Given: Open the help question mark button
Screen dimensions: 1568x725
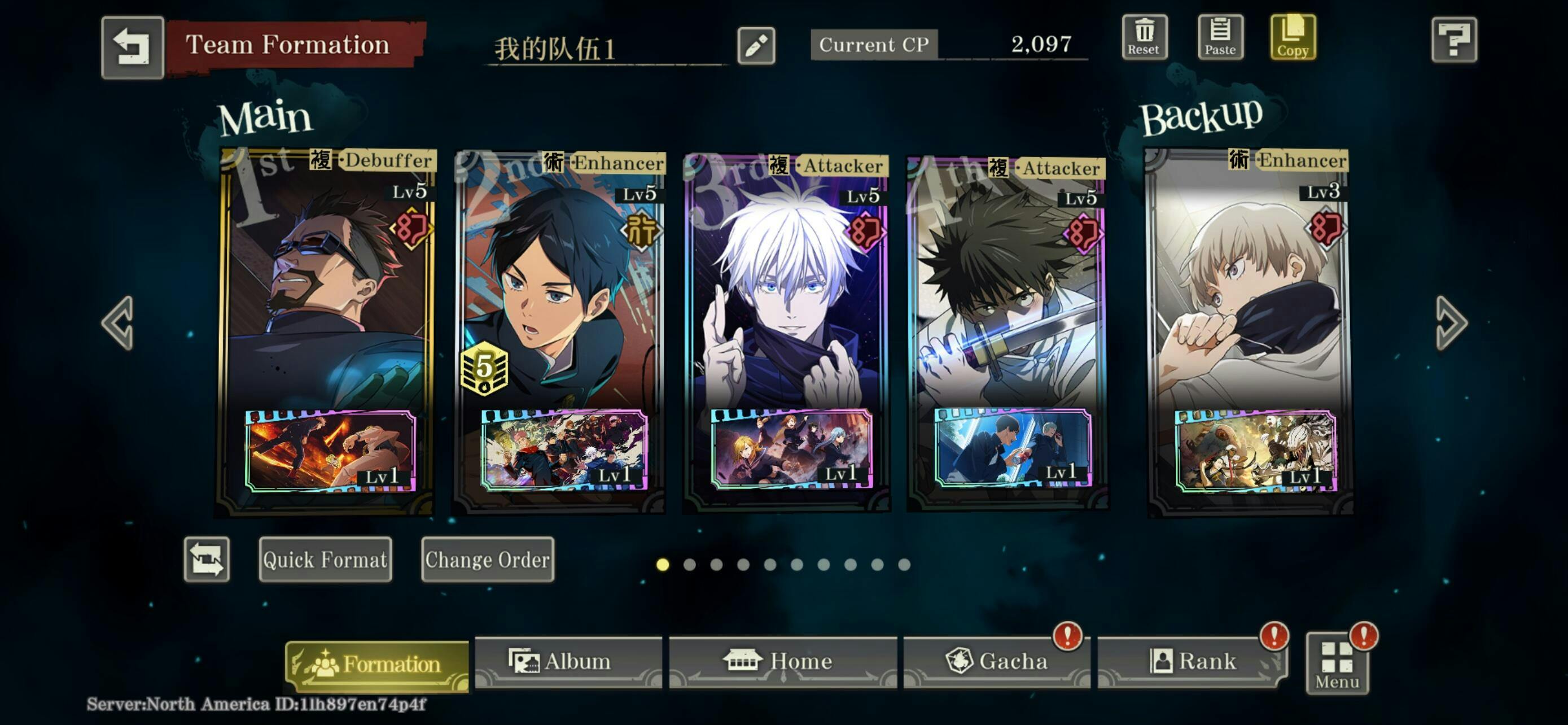Looking at the screenshot, I should (x=1453, y=40).
